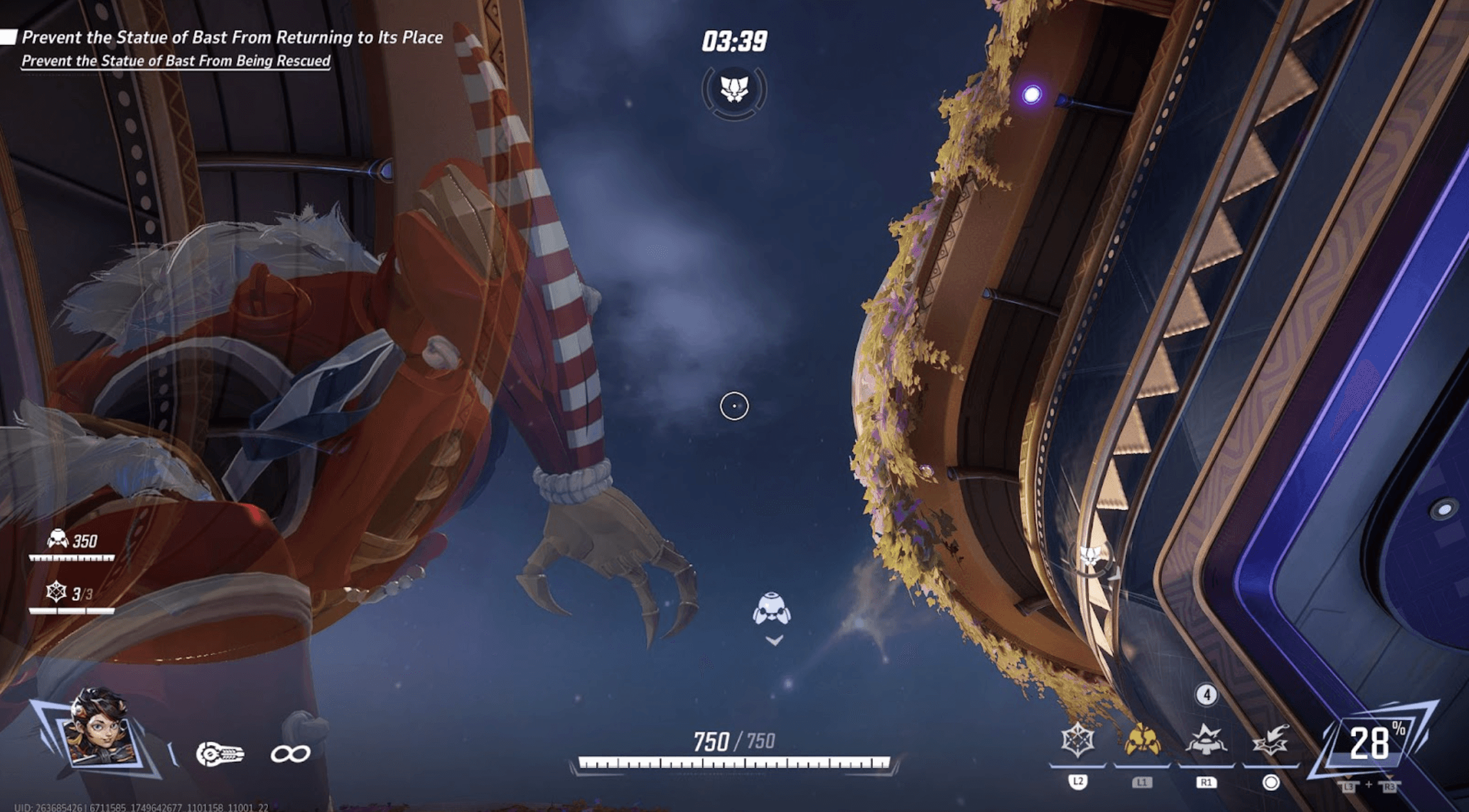Select the spider-nest waypoint marker with arrow
The image size is (1469, 812).
click(x=772, y=610)
